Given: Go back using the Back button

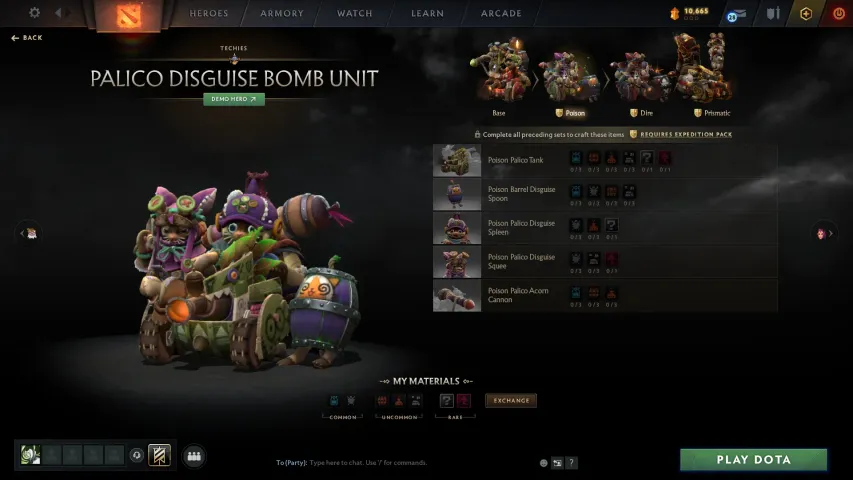Looking at the screenshot, I should pyautogui.click(x=27, y=38).
